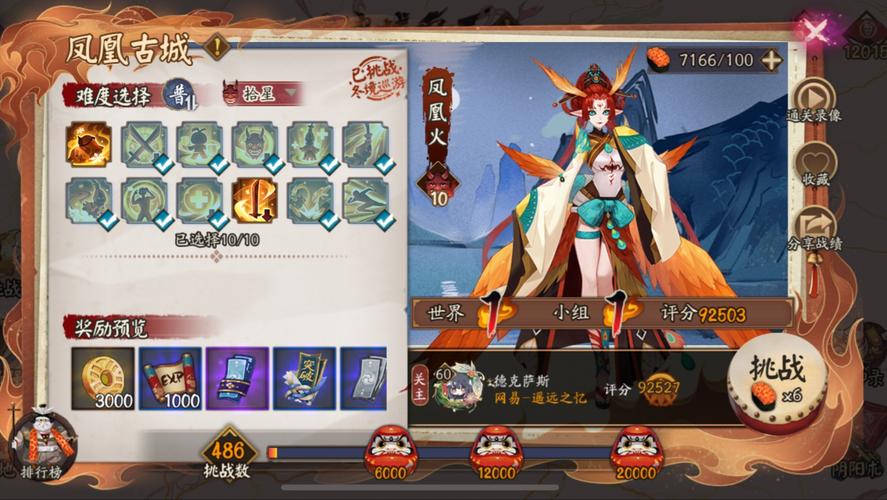Open 通关录像 clear replays
This screenshot has width=887, height=500.
pyautogui.click(x=813, y=97)
